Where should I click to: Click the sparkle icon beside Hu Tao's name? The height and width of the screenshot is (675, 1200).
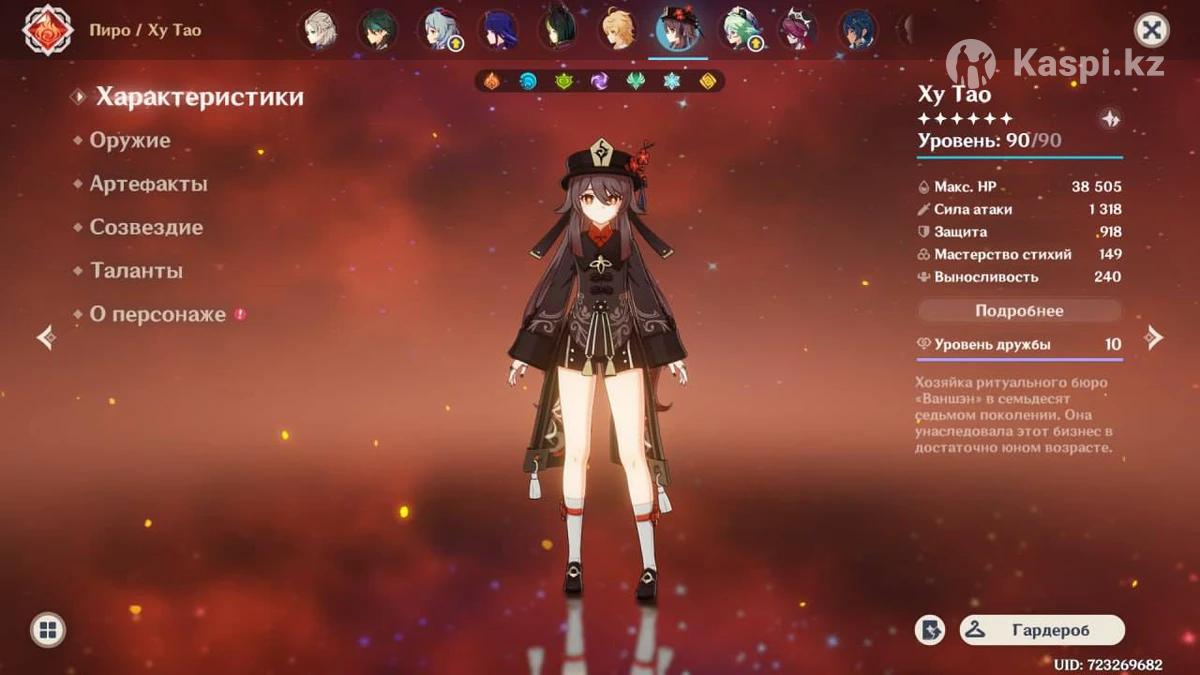pos(1109,119)
